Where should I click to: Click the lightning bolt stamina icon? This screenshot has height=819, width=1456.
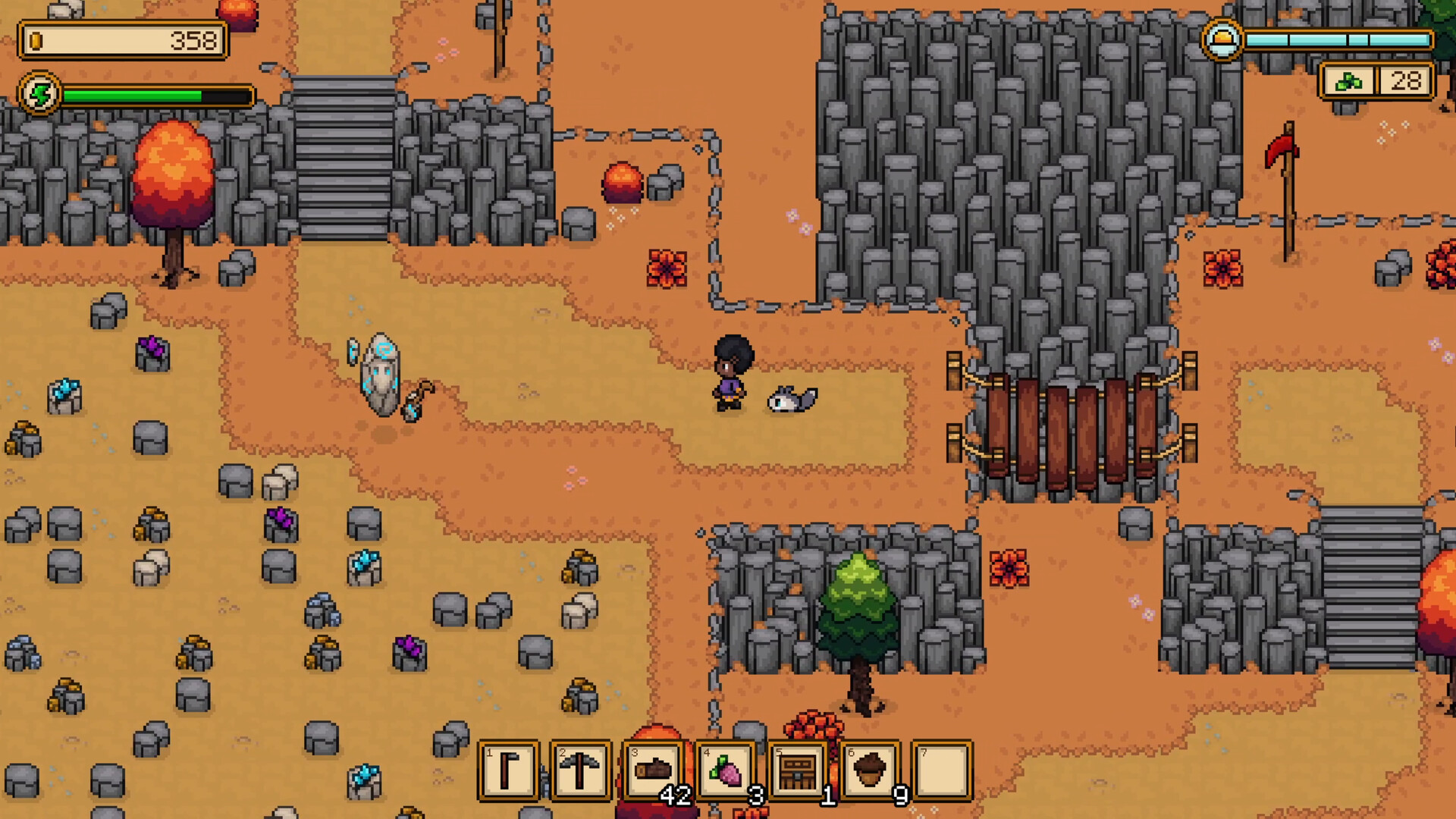41,94
